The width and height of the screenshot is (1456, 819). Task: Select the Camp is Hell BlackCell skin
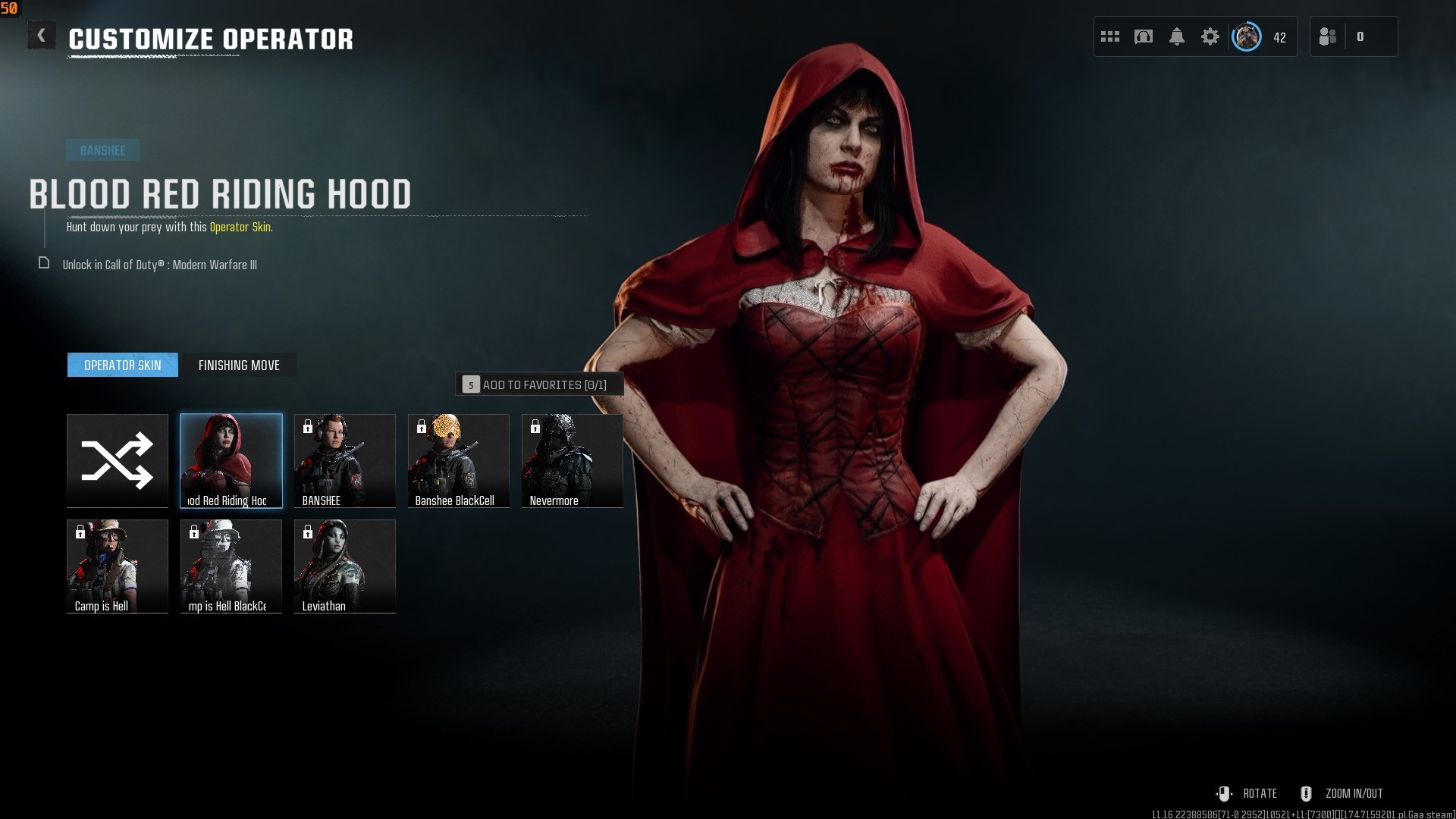coord(231,566)
